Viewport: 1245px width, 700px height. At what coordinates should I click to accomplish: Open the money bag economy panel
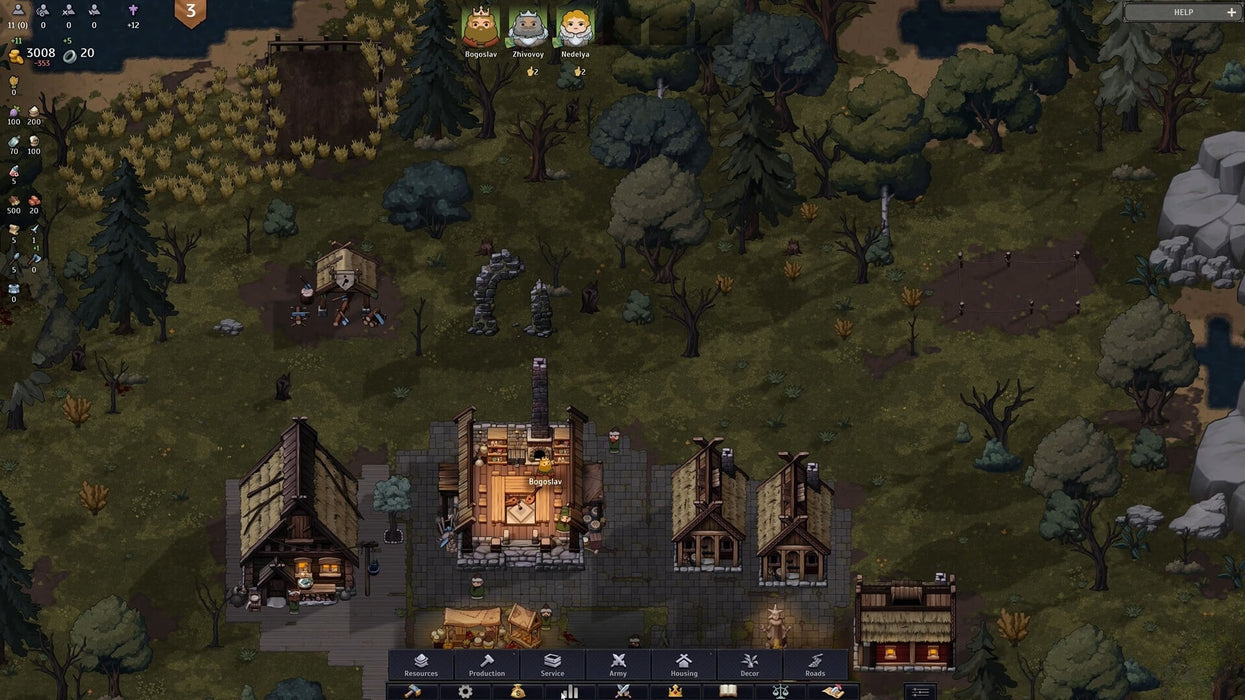coord(518,691)
